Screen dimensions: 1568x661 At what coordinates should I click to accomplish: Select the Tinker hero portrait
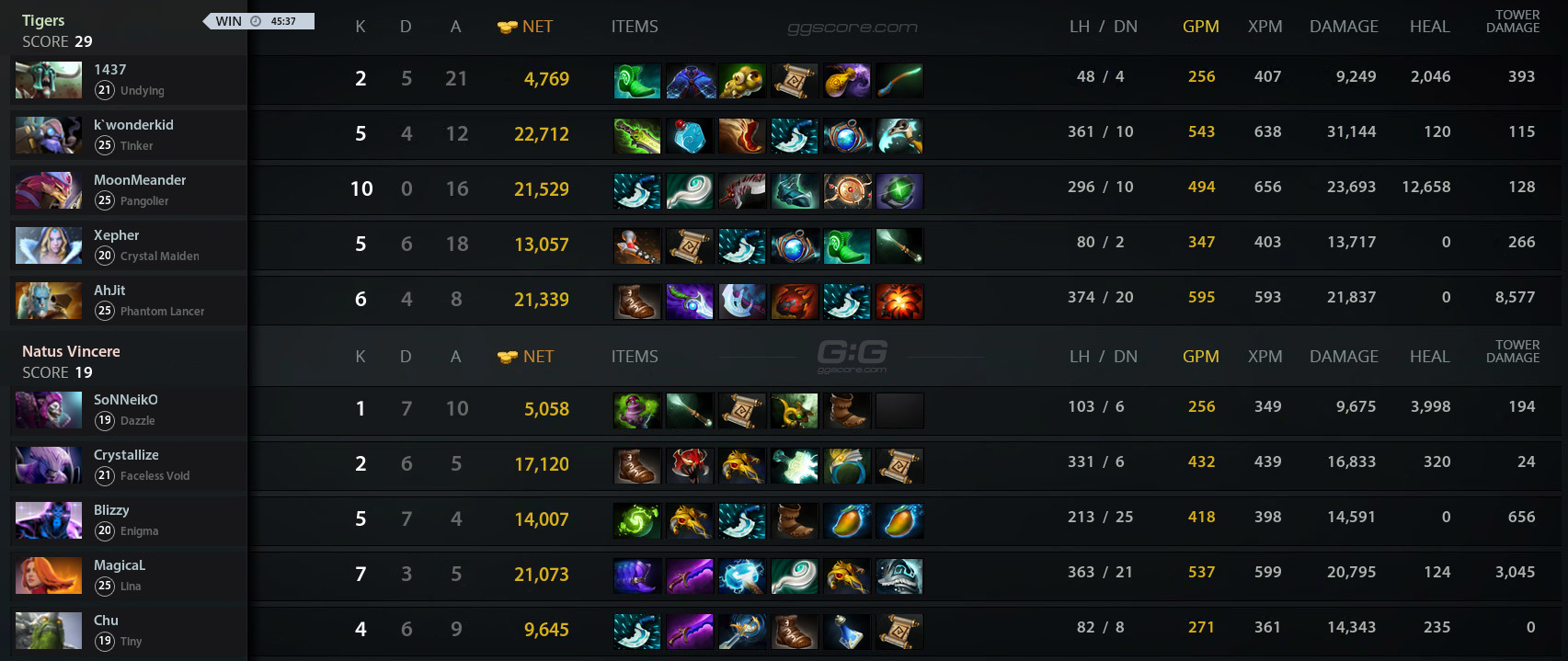(x=49, y=135)
